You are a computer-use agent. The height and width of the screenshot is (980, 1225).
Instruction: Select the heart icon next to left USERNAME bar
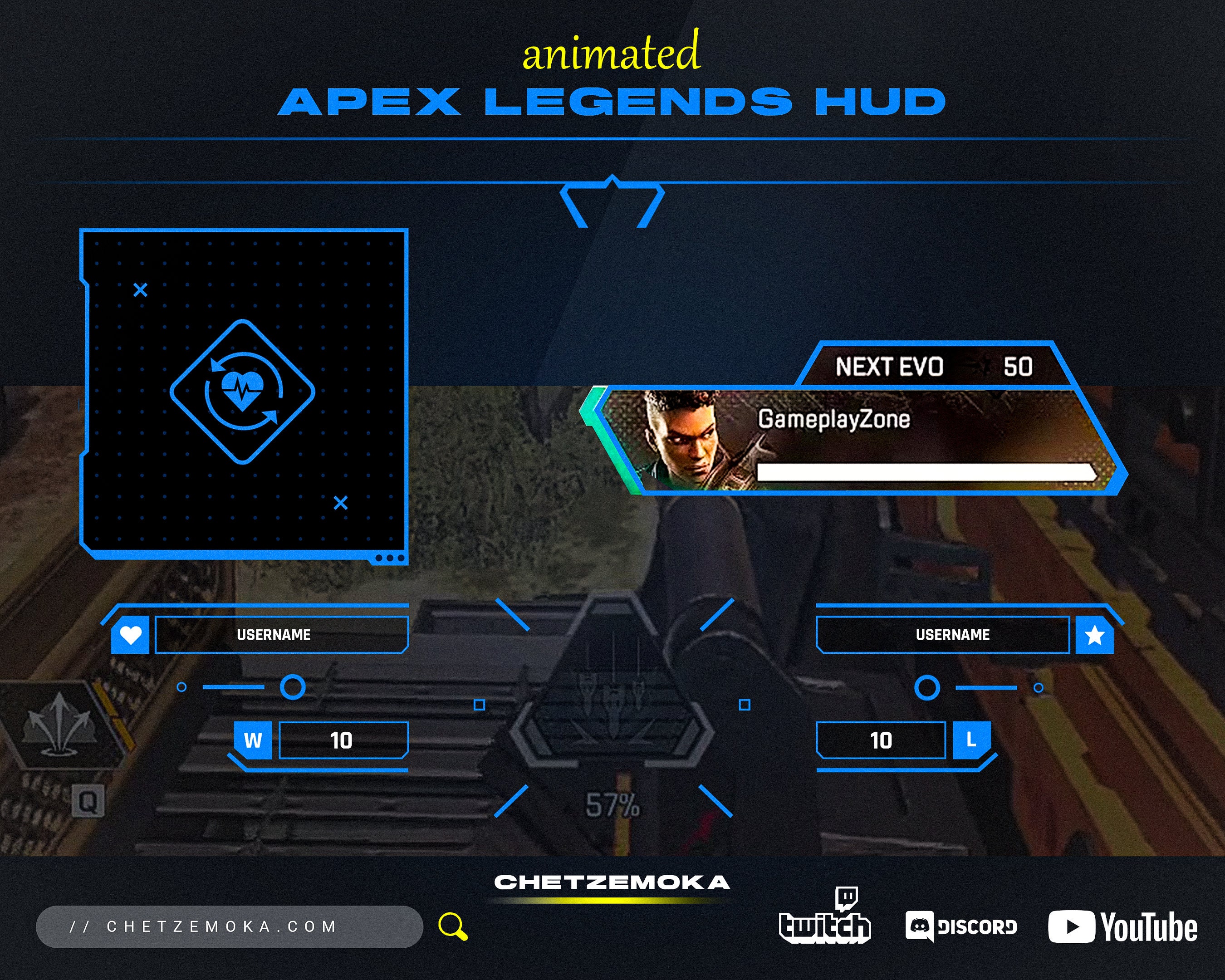[x=131, y=635]
